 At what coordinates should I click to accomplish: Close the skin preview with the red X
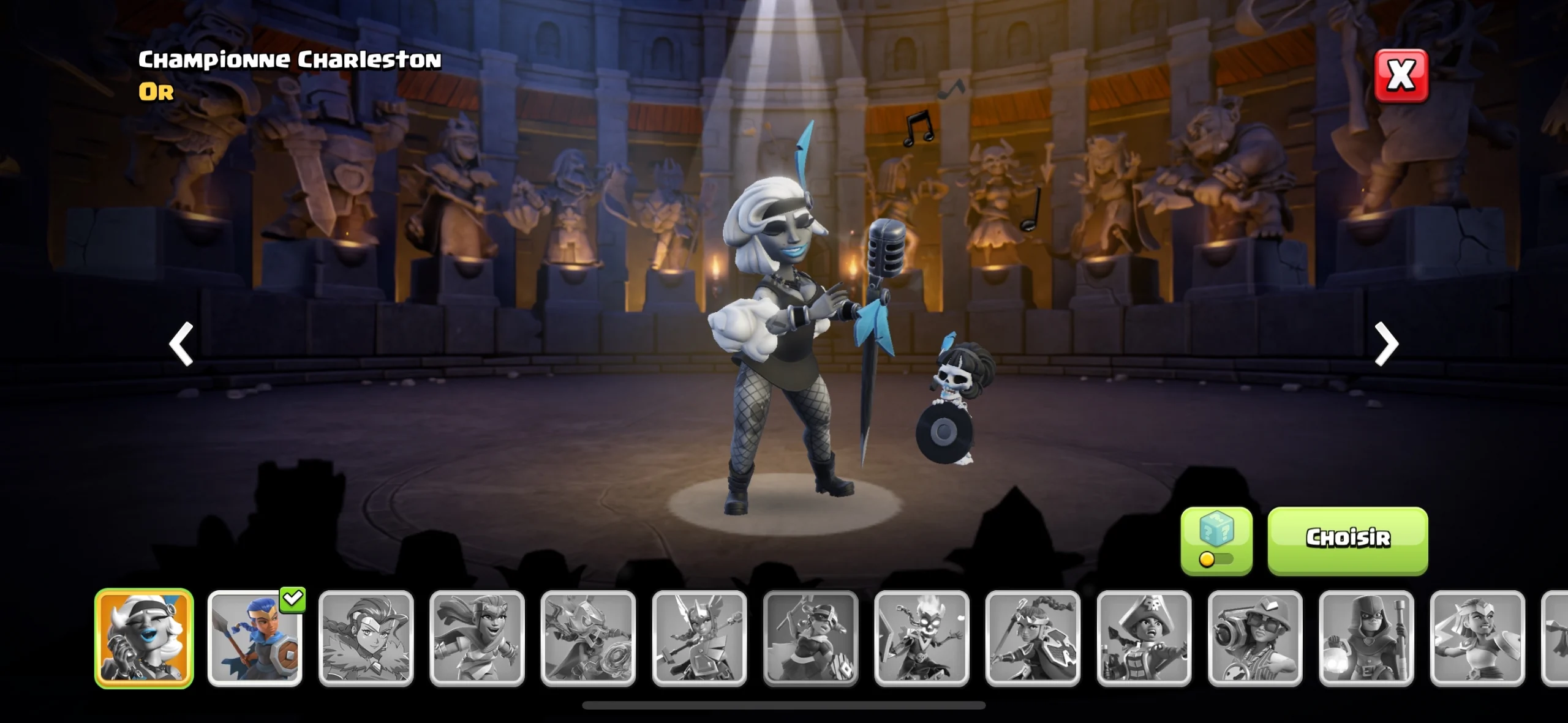point(1401,76)
